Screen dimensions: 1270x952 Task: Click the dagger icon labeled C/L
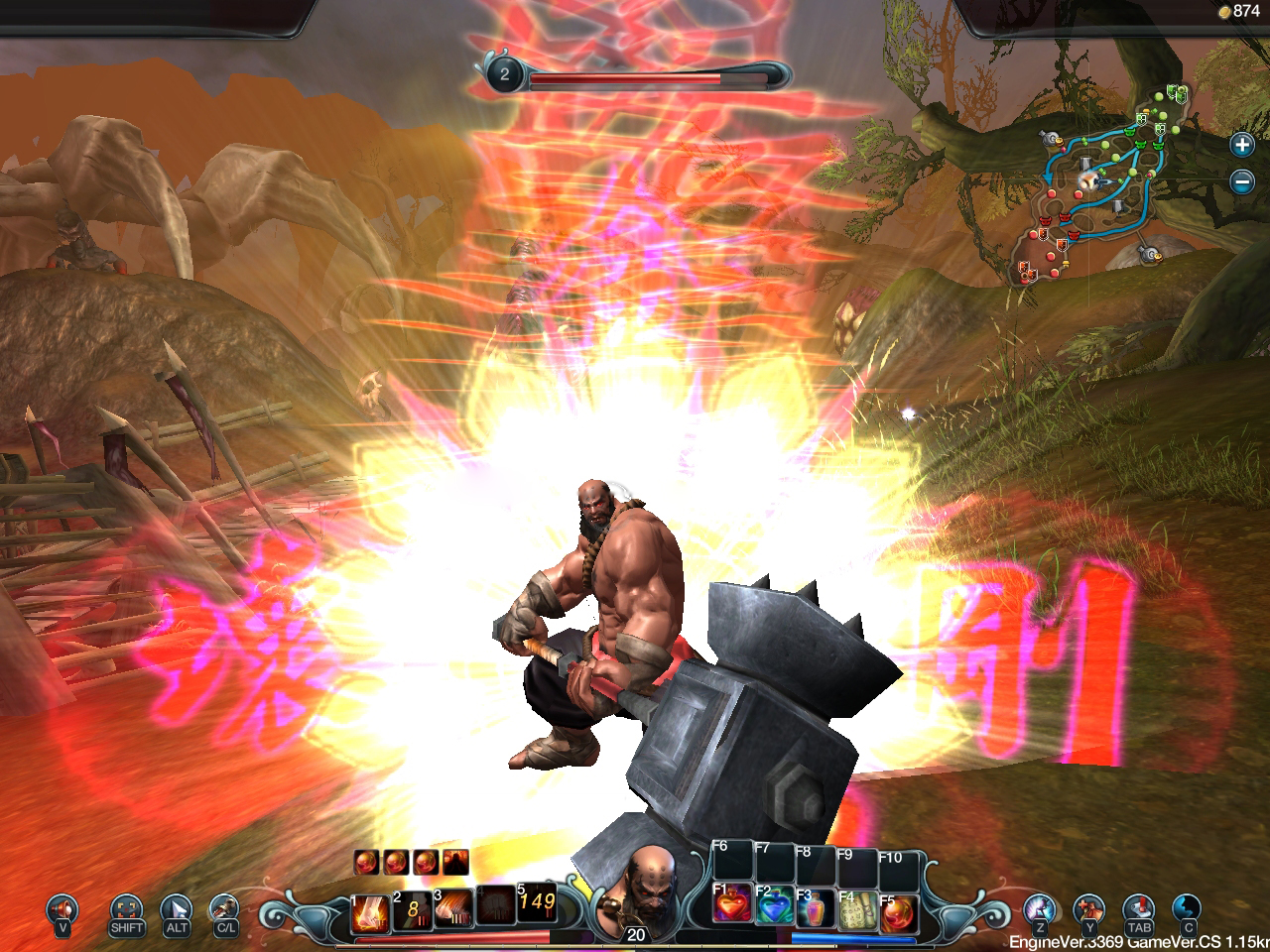224,908
